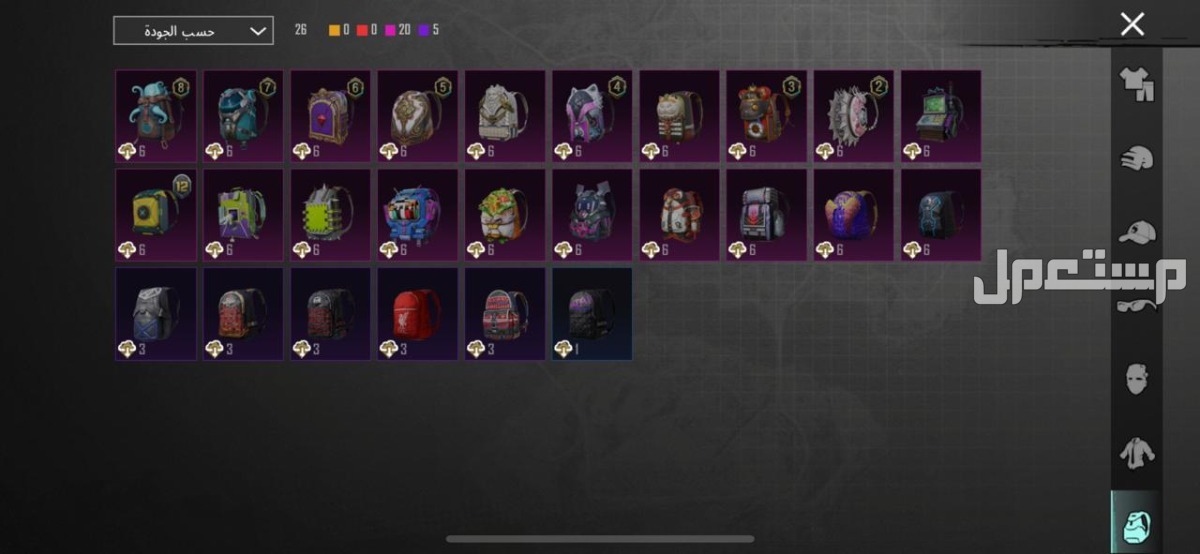This screenshot has width=1200, height=554.
Task: Select the octopus backpack with level 8 badge
Action: pos(155,116)
